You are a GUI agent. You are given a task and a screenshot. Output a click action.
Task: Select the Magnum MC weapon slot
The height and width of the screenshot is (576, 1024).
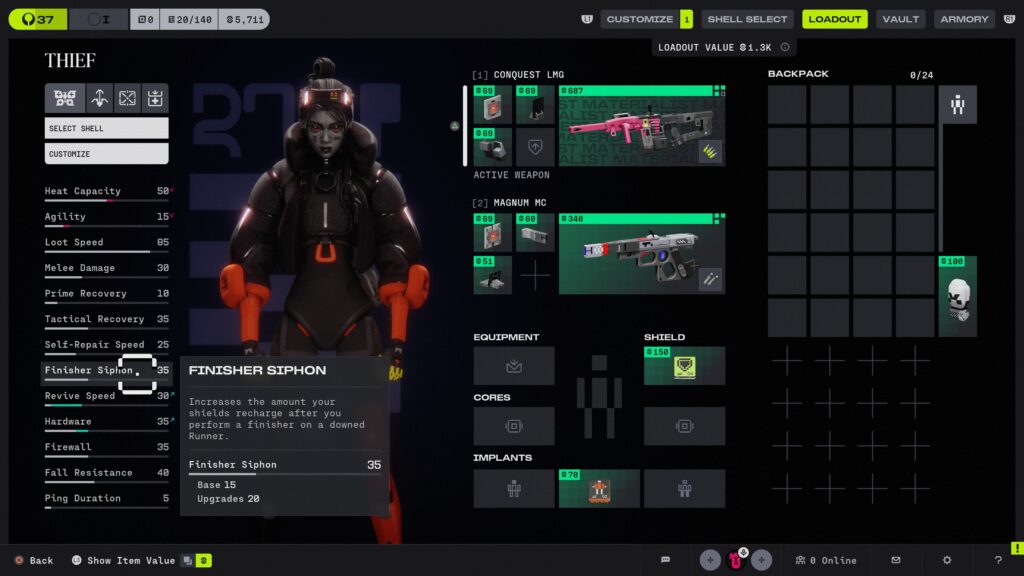[x=642, y=254]
